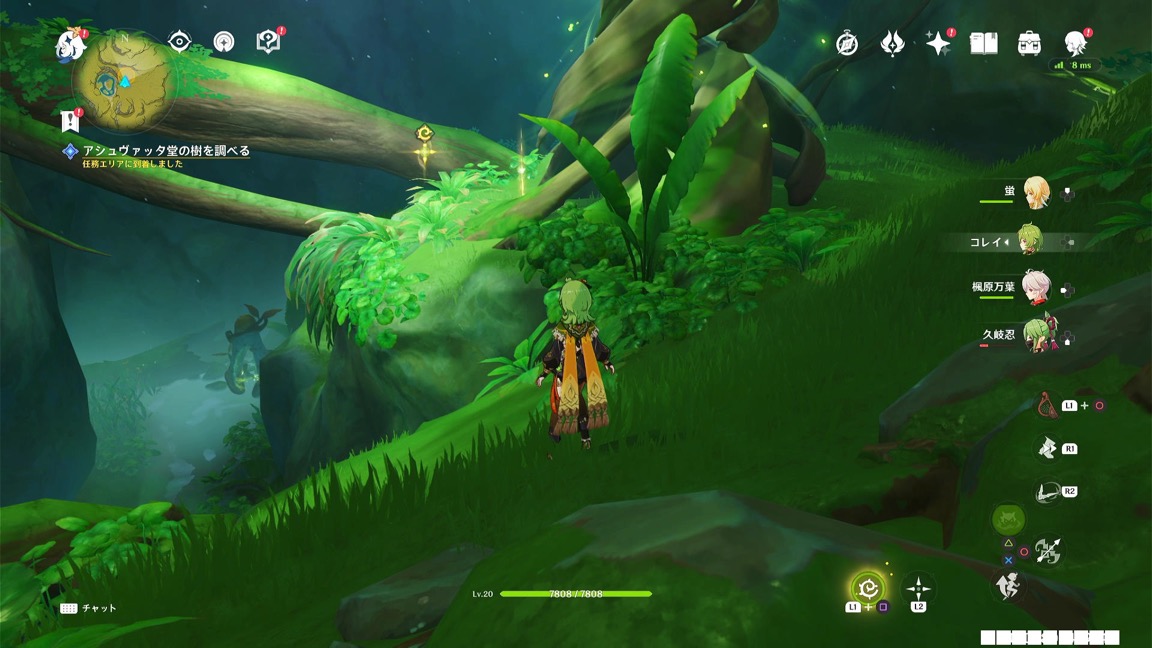Open the circular minimap
Image resolution: width=1152 pixels, height=648 pixels.
(x=125, y=80)
